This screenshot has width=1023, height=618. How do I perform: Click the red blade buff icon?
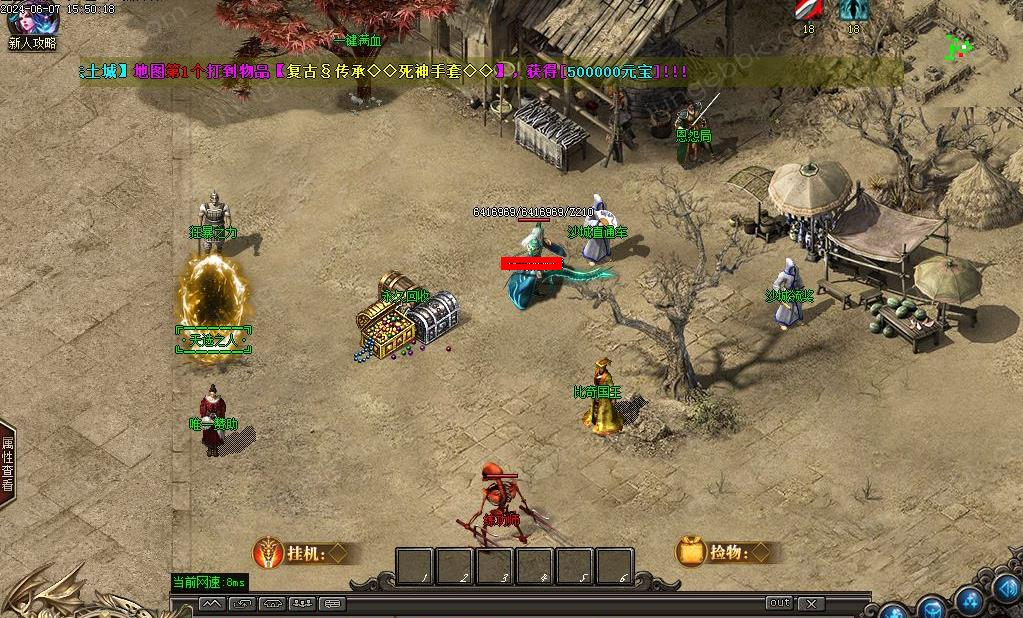point(807,10)
